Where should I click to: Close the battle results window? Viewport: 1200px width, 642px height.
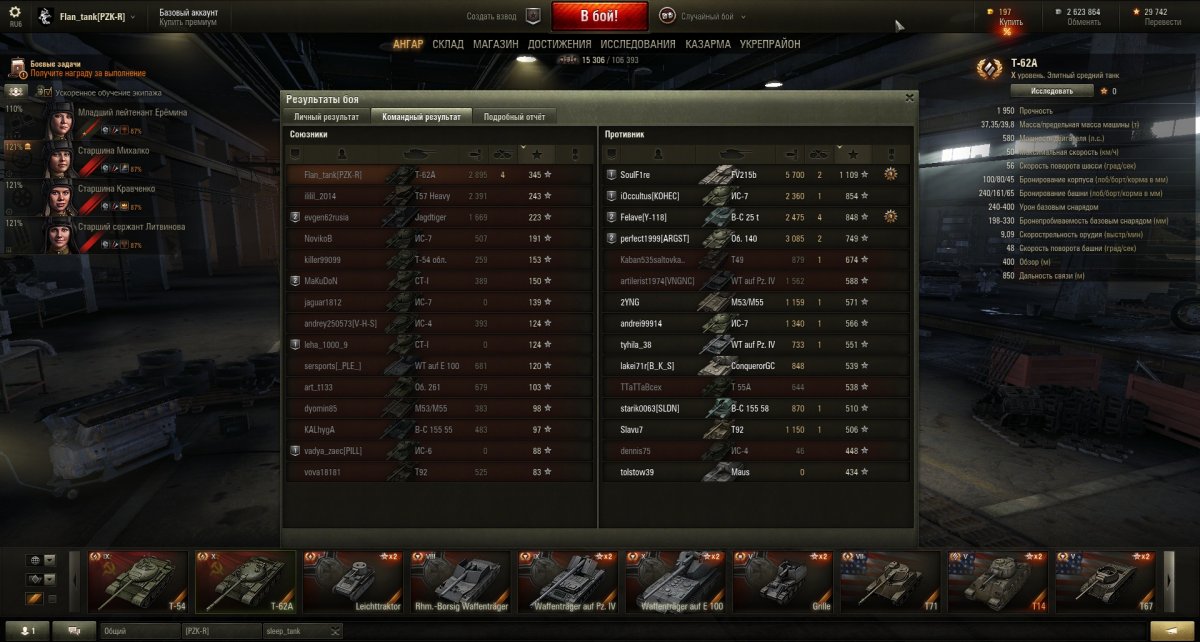click(909, 98)
